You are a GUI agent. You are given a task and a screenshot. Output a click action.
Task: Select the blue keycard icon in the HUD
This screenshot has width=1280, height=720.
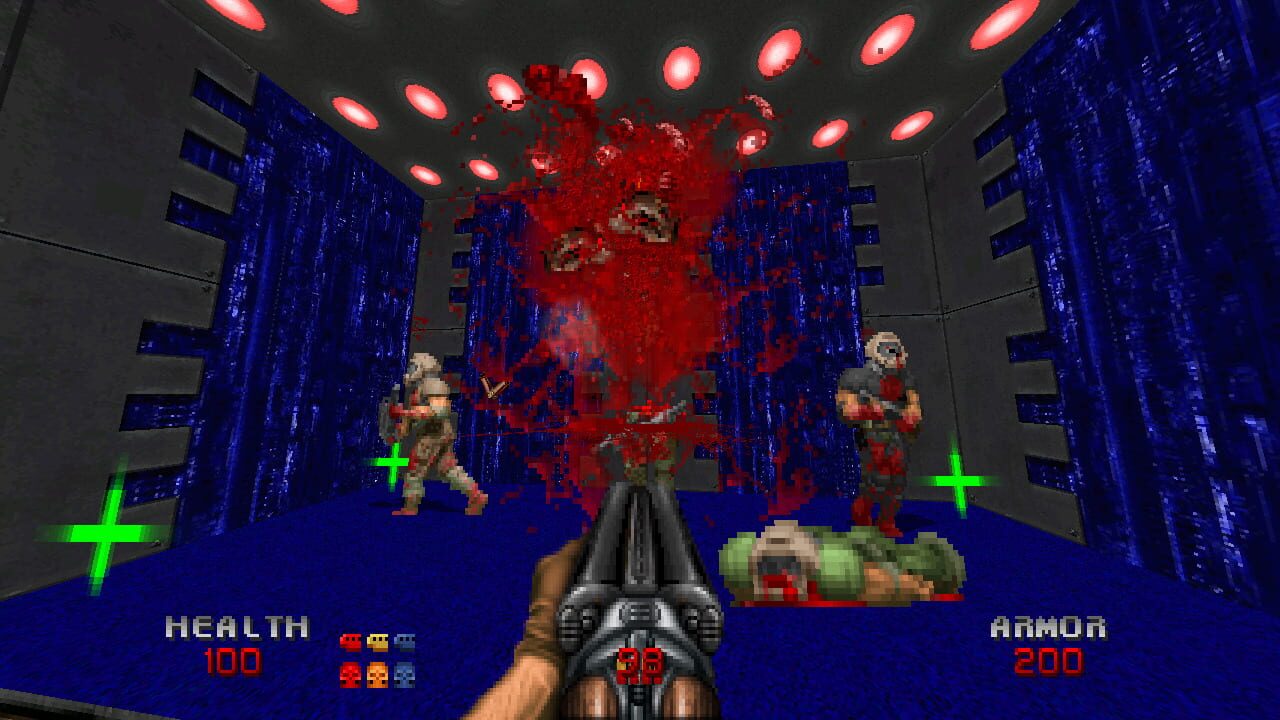(405, 641)
